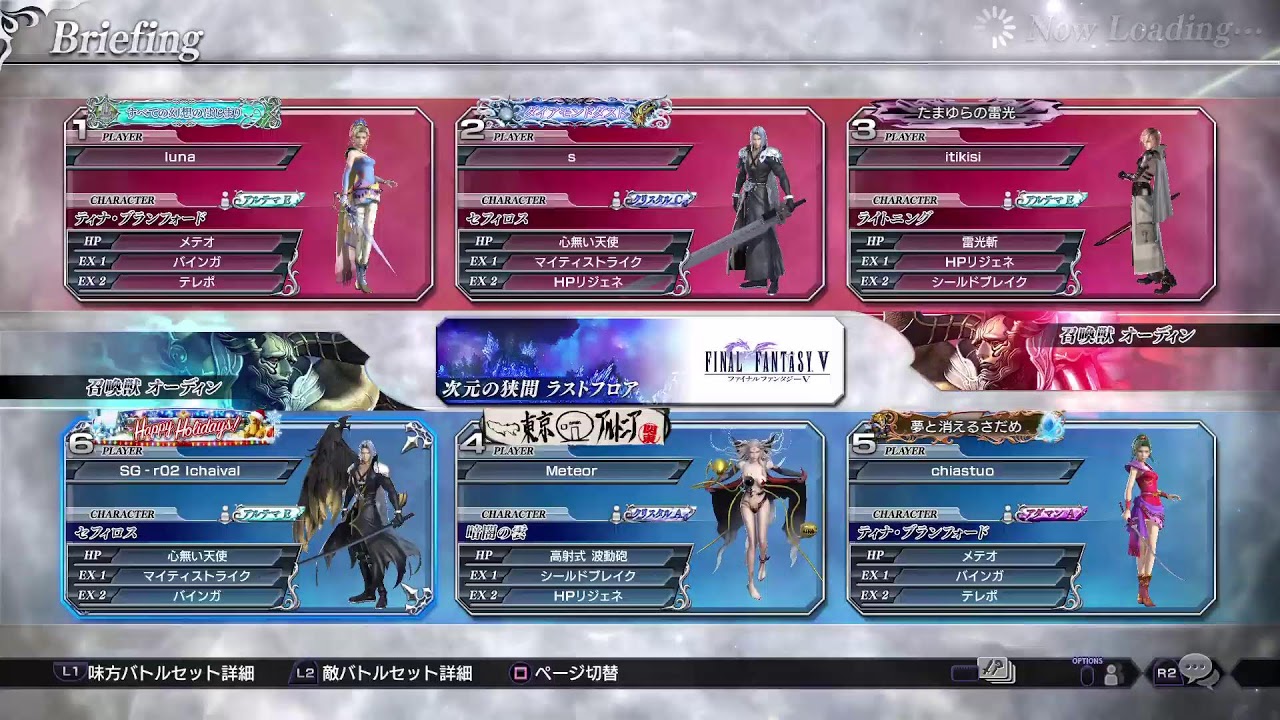Open the Final Fantasy V stage banner
Image resolution: width=1280 pixels, height=720 pixels.
(640, 360)
